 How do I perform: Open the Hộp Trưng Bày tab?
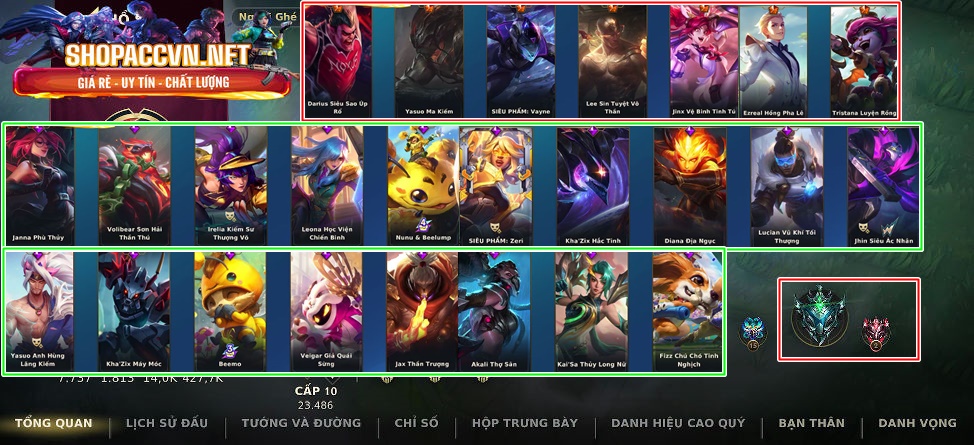point(525,423)
